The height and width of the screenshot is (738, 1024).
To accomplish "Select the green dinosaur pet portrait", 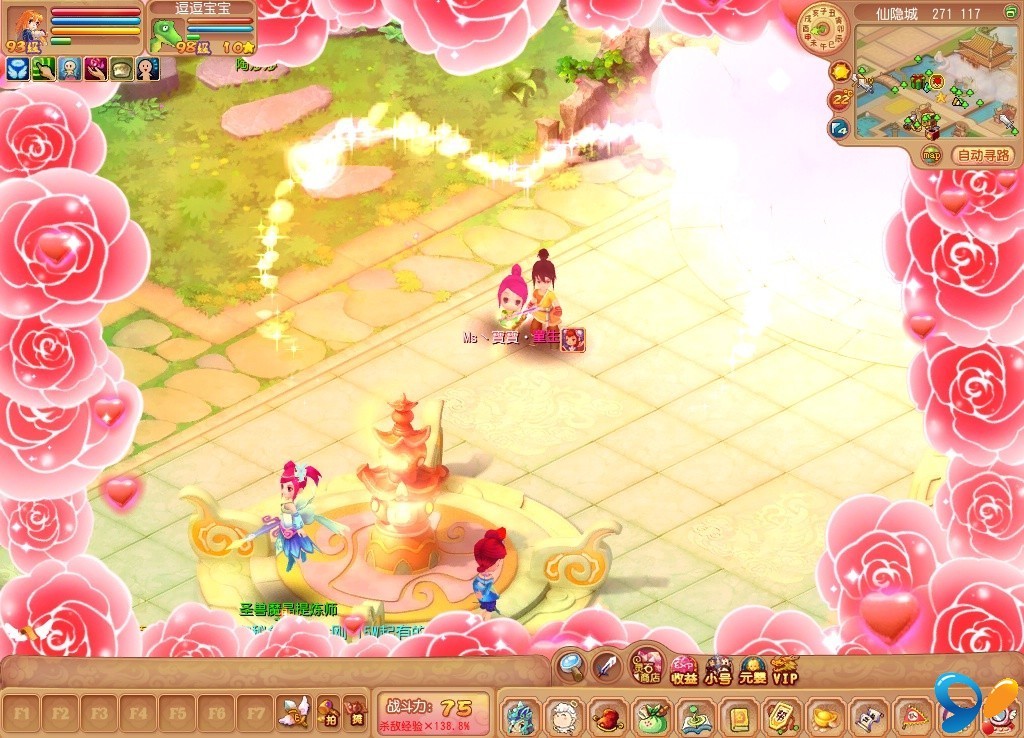I will 165,35.
